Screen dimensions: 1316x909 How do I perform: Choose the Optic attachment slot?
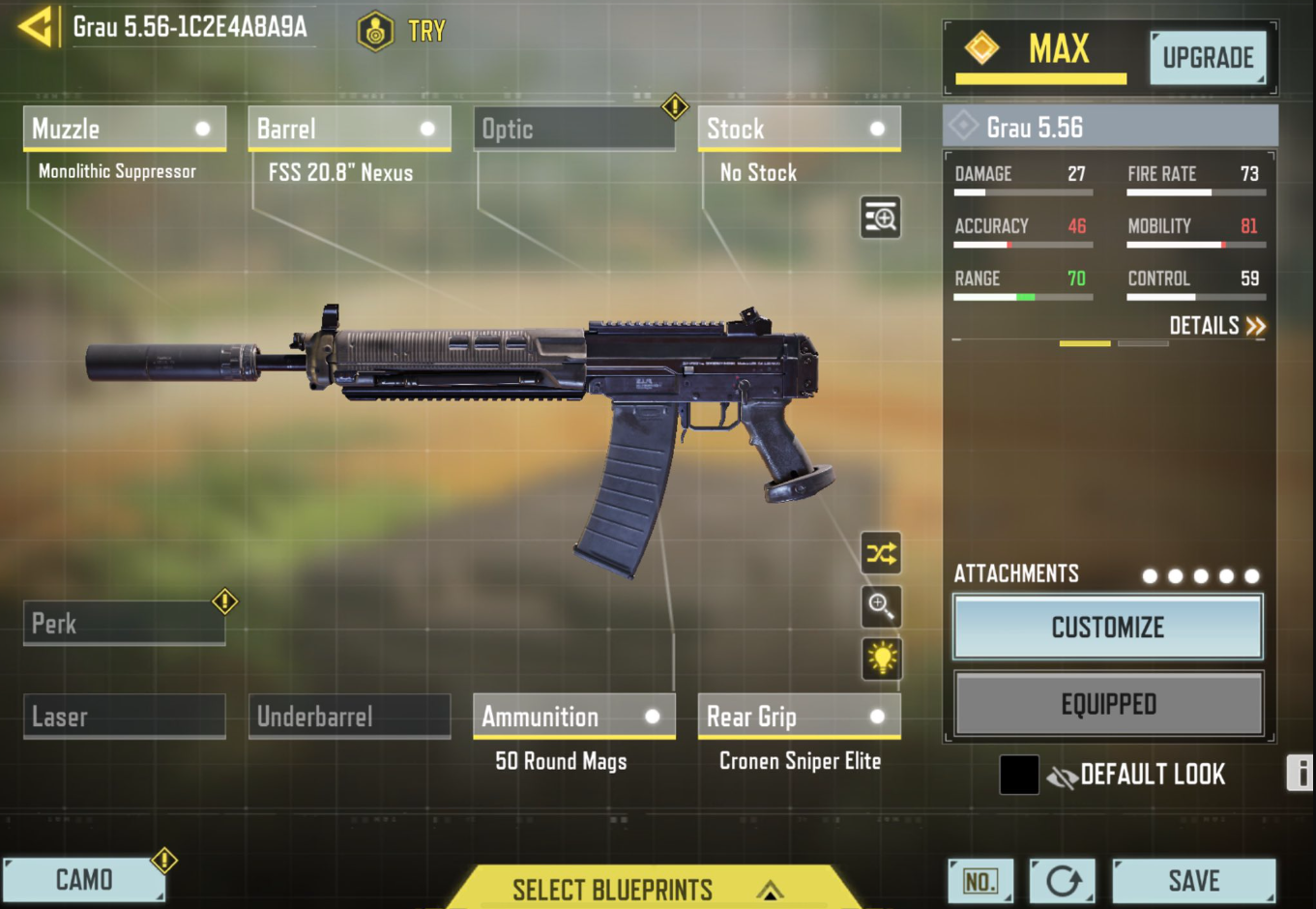point(573,129)
